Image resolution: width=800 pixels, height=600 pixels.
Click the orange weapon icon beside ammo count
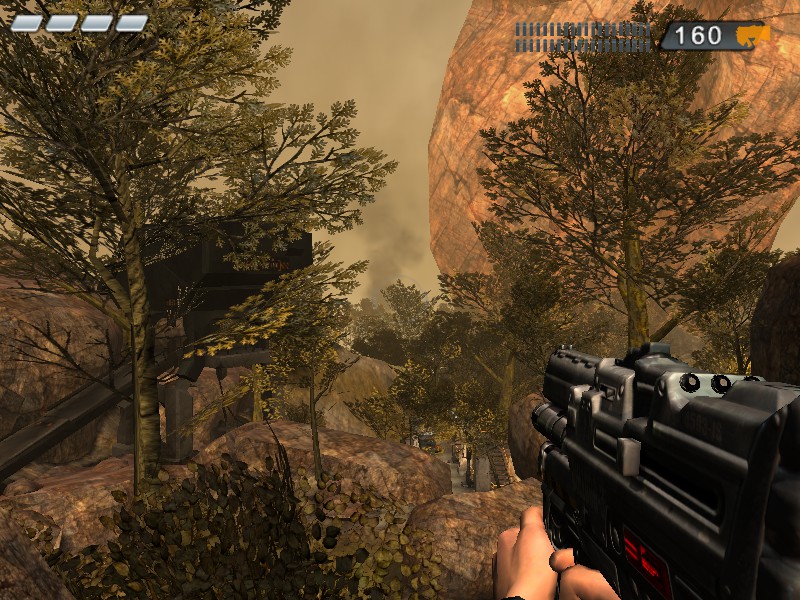tap(752, 36)
